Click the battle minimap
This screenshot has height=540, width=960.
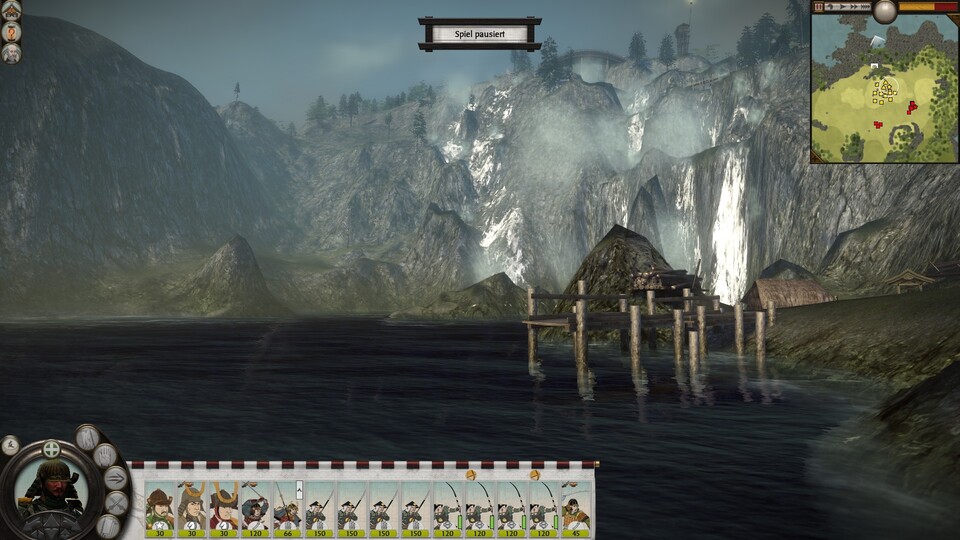pyautogui.click(x=884, y=90)
